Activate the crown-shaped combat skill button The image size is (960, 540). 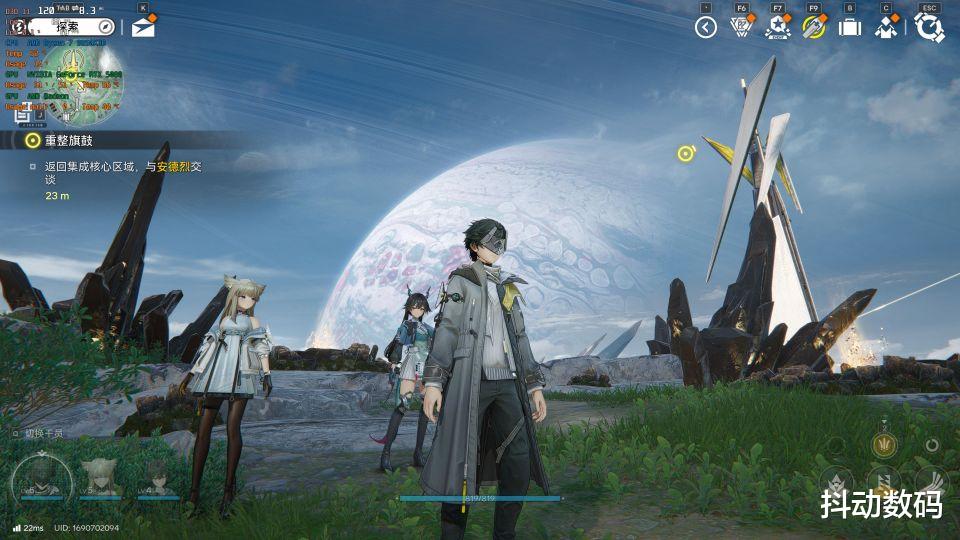pos(836,481)
